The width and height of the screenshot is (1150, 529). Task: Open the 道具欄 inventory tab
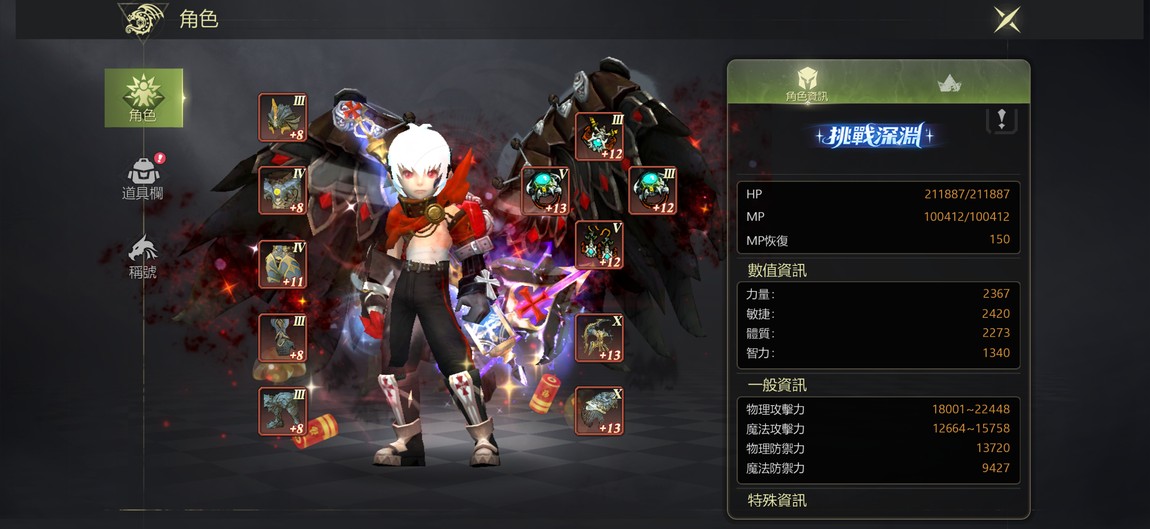143,178
